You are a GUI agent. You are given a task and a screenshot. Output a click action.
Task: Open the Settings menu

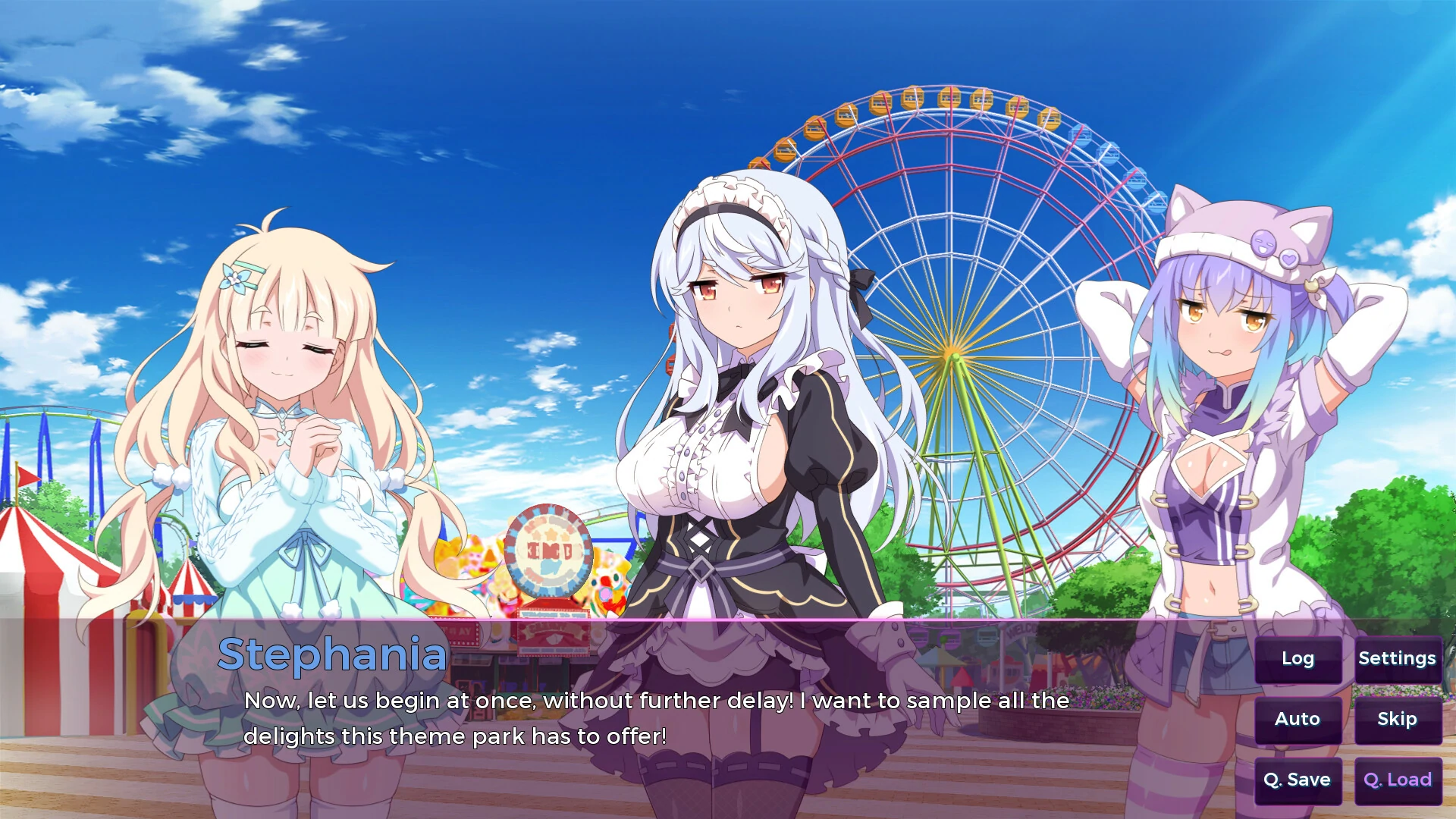coord(1398,659)
